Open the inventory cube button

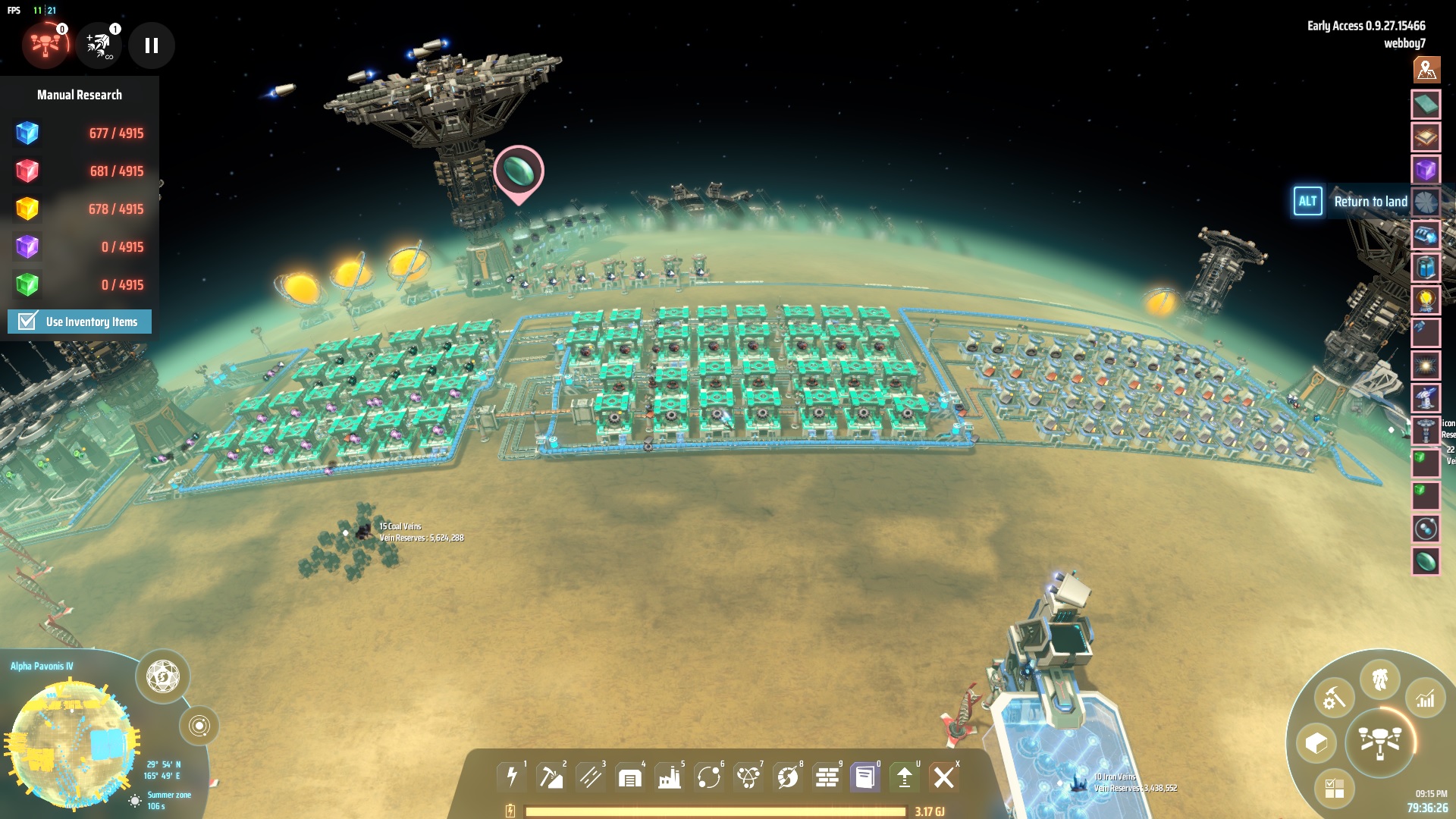[1316, 743]
